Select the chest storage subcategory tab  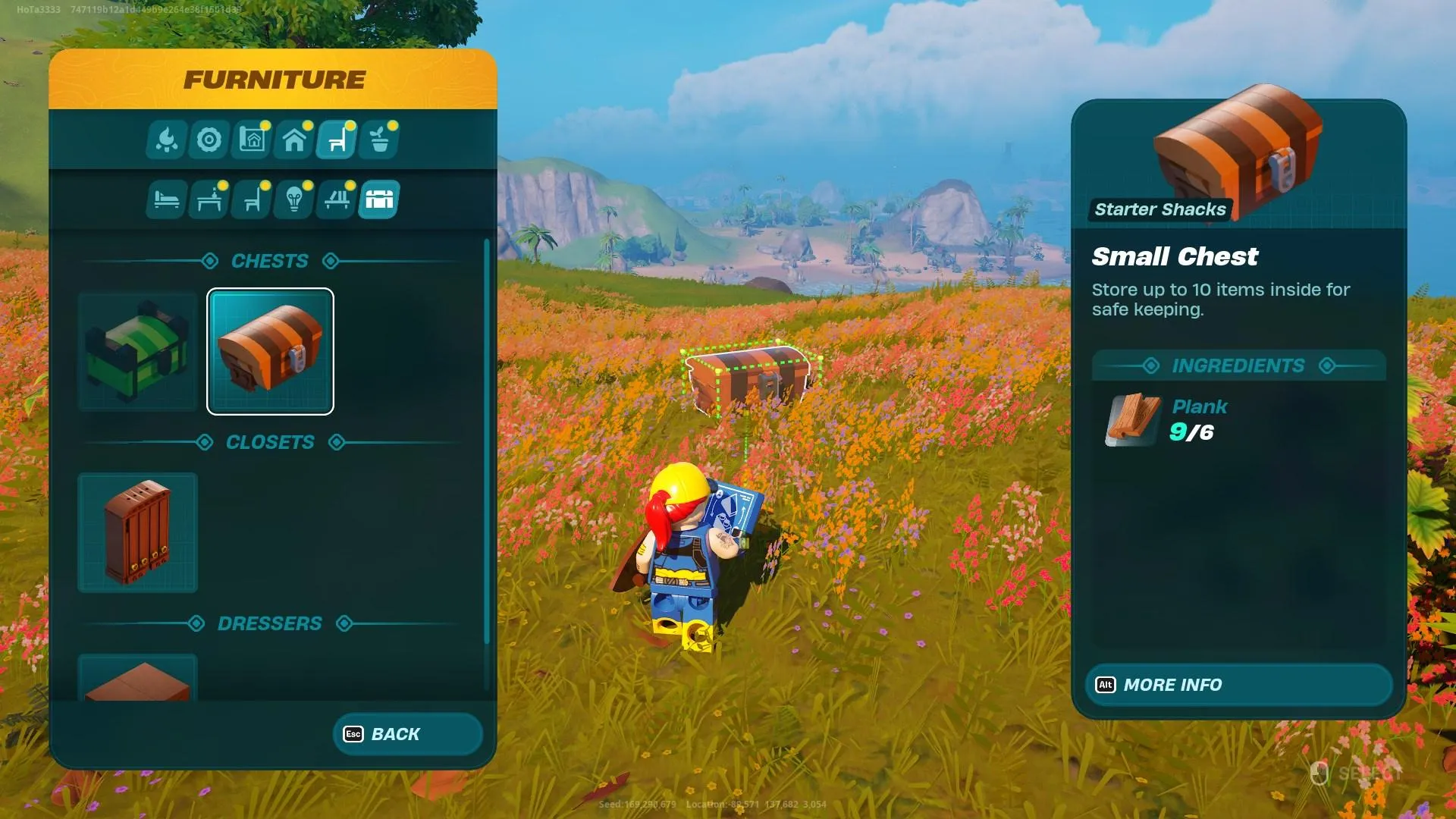[379, 199]
